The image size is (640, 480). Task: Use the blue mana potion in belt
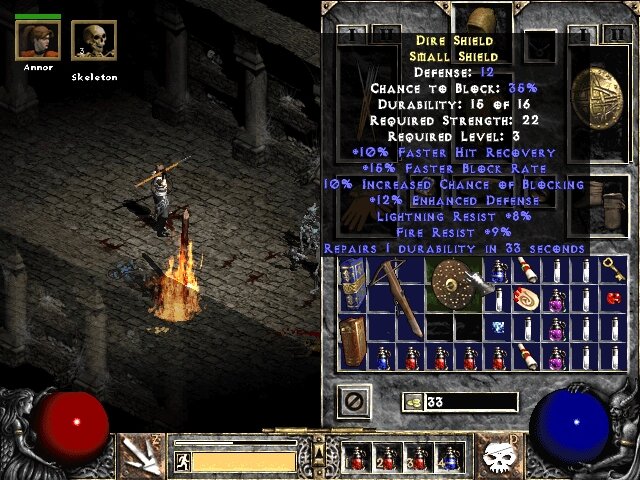[449, 458]
